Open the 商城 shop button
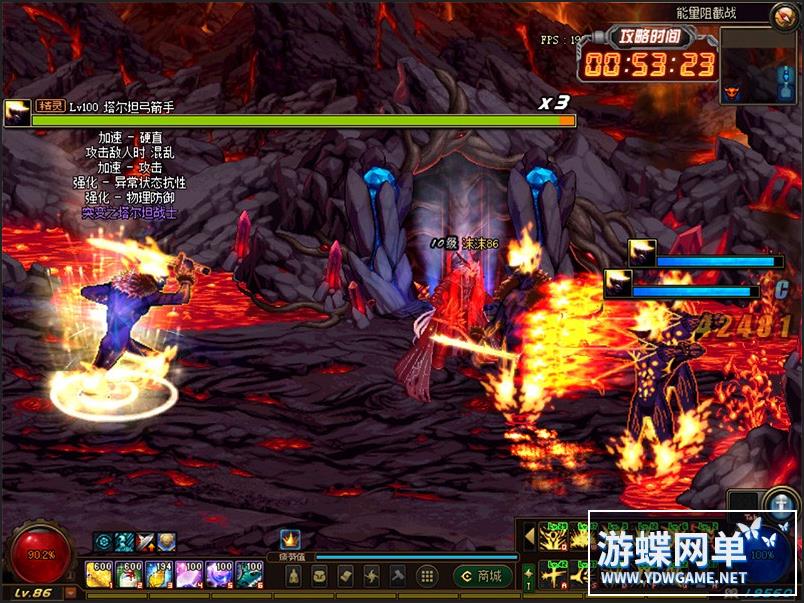The image size is (804, 603). 483,576
